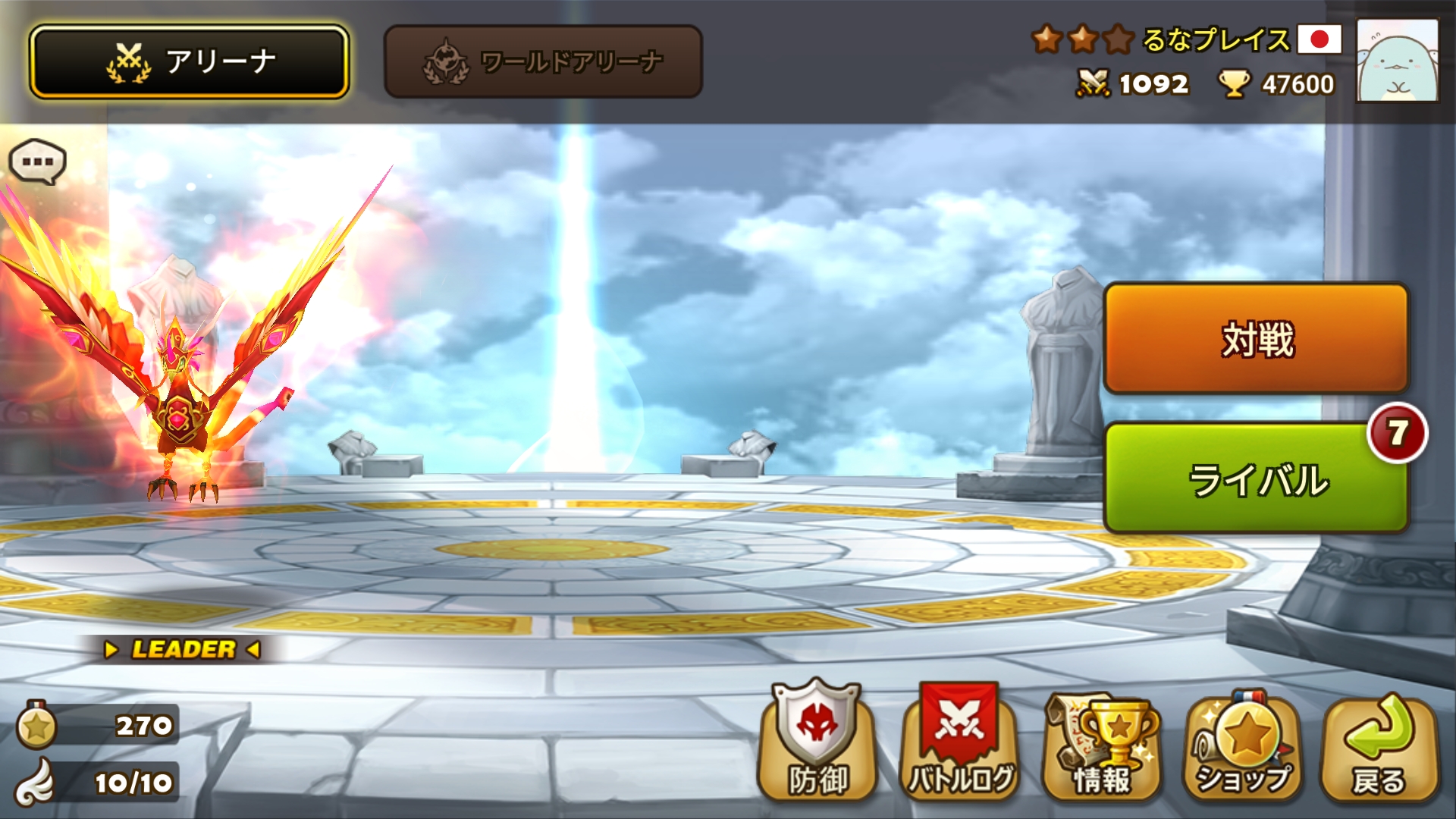Open the ライバル rival list
The height and width of the screenshot is (819, 1456).
click(x=1256, y=479)
